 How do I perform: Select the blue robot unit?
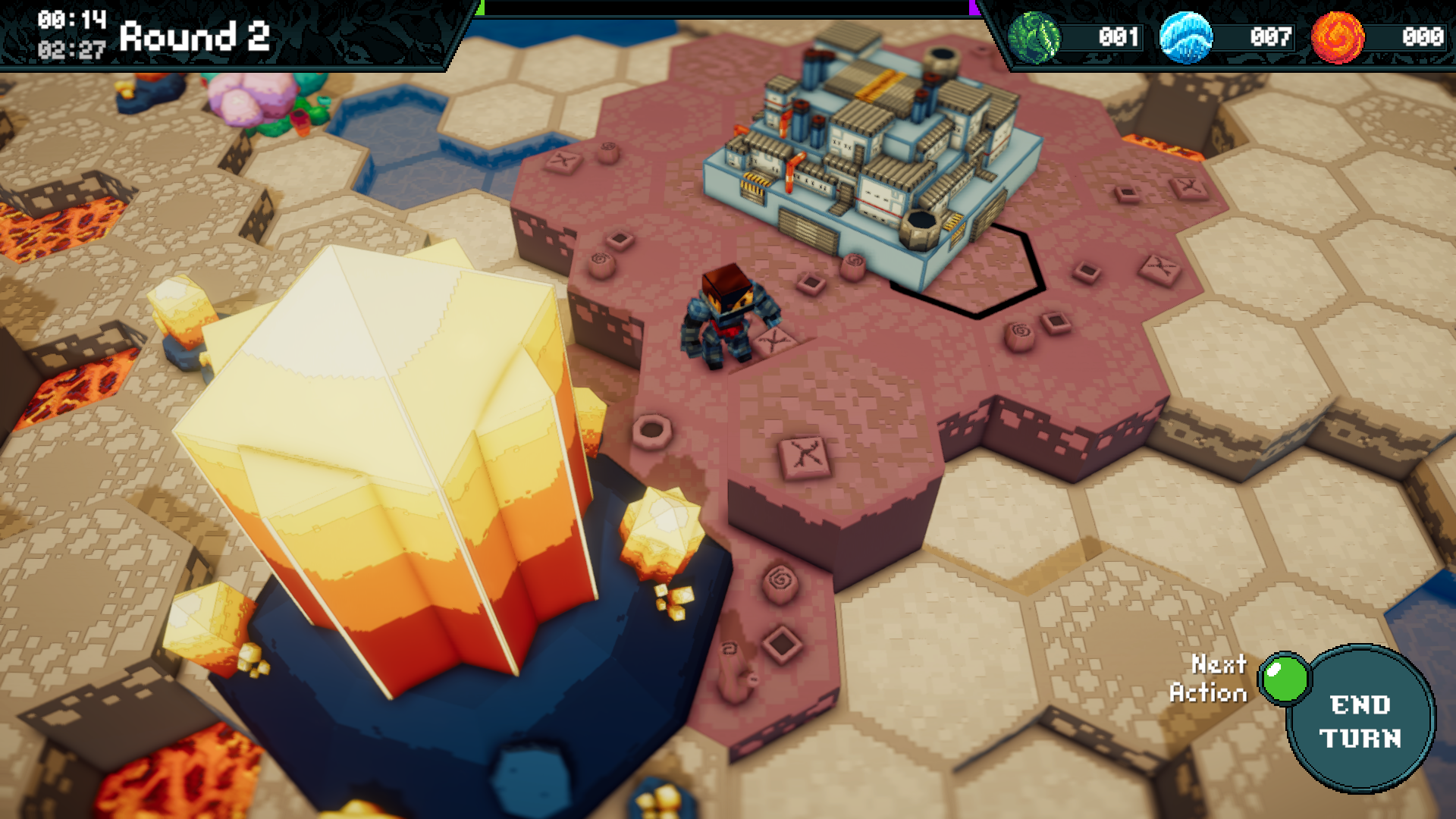(728, 317)
